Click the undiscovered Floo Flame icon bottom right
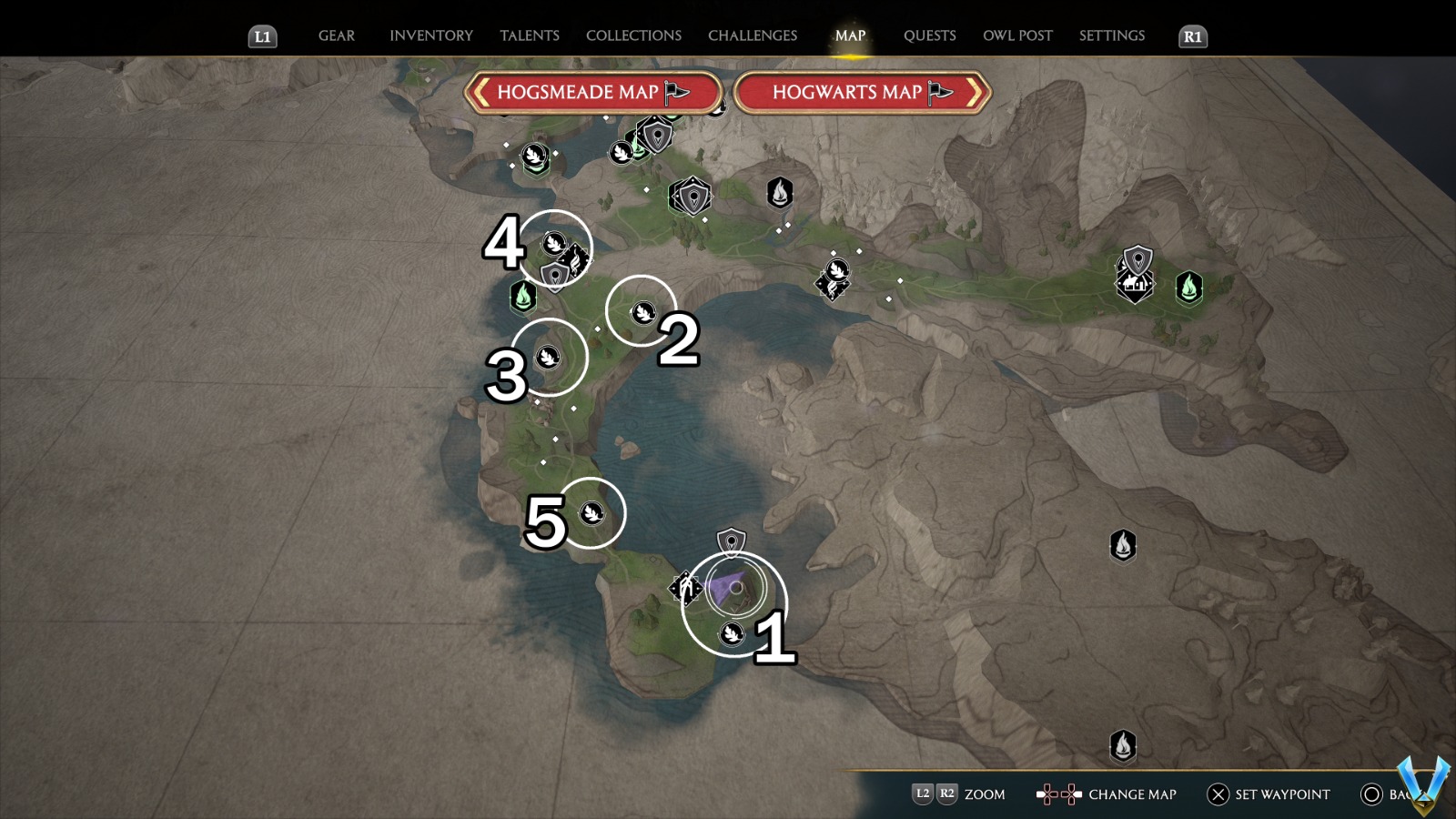The width and height of the screenshot is (1456, 819). [1125, 743]
